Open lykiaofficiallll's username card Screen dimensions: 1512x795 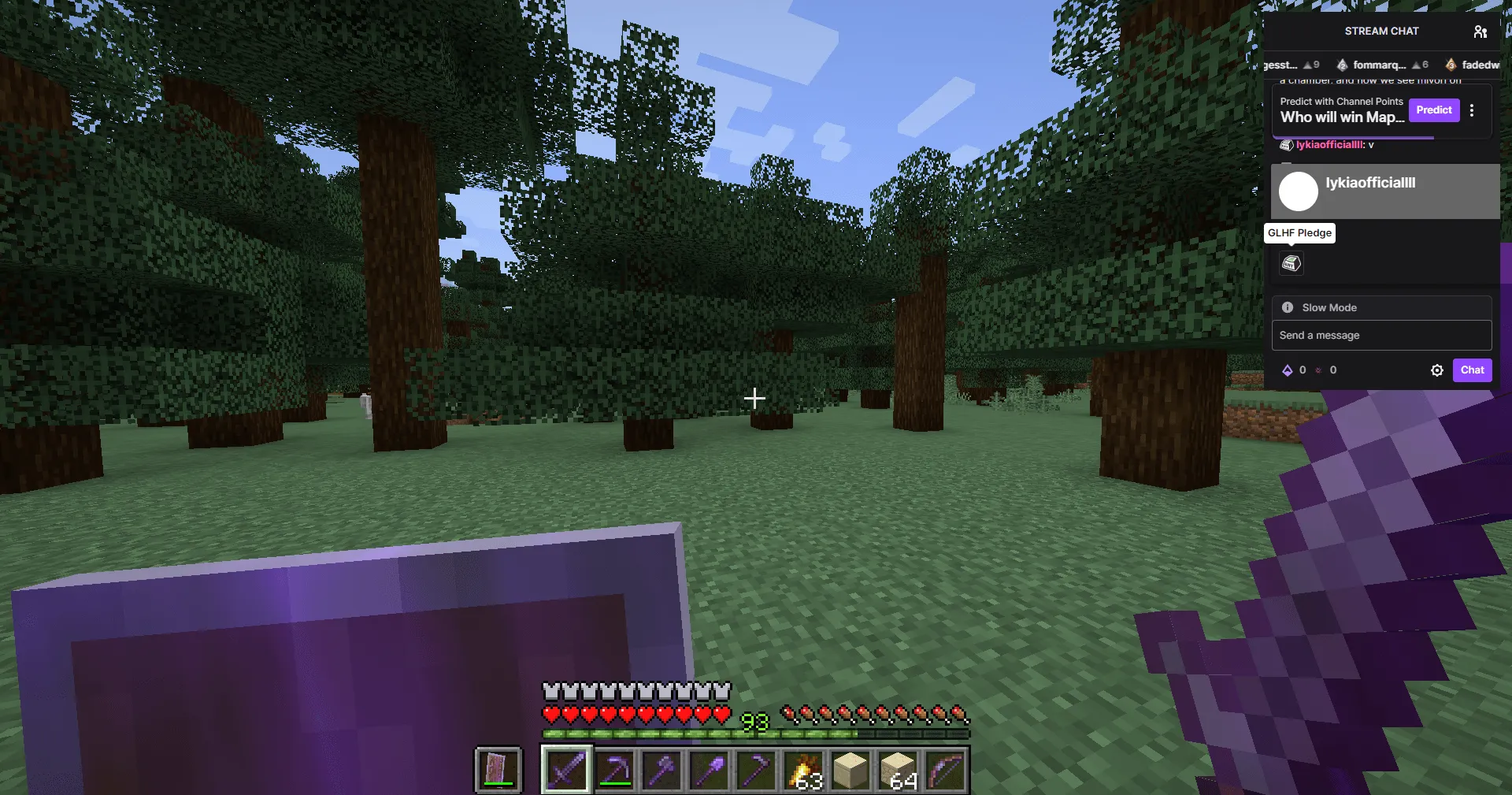pyautogui.click(x=1370, y=183)
